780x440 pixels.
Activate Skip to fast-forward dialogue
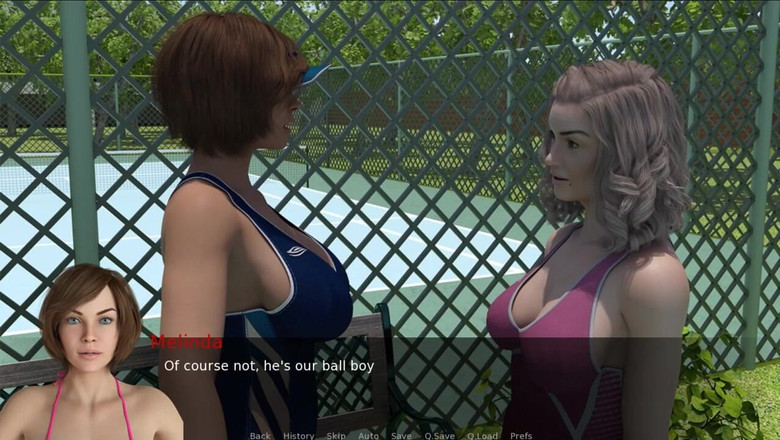[x=336, y=435]
